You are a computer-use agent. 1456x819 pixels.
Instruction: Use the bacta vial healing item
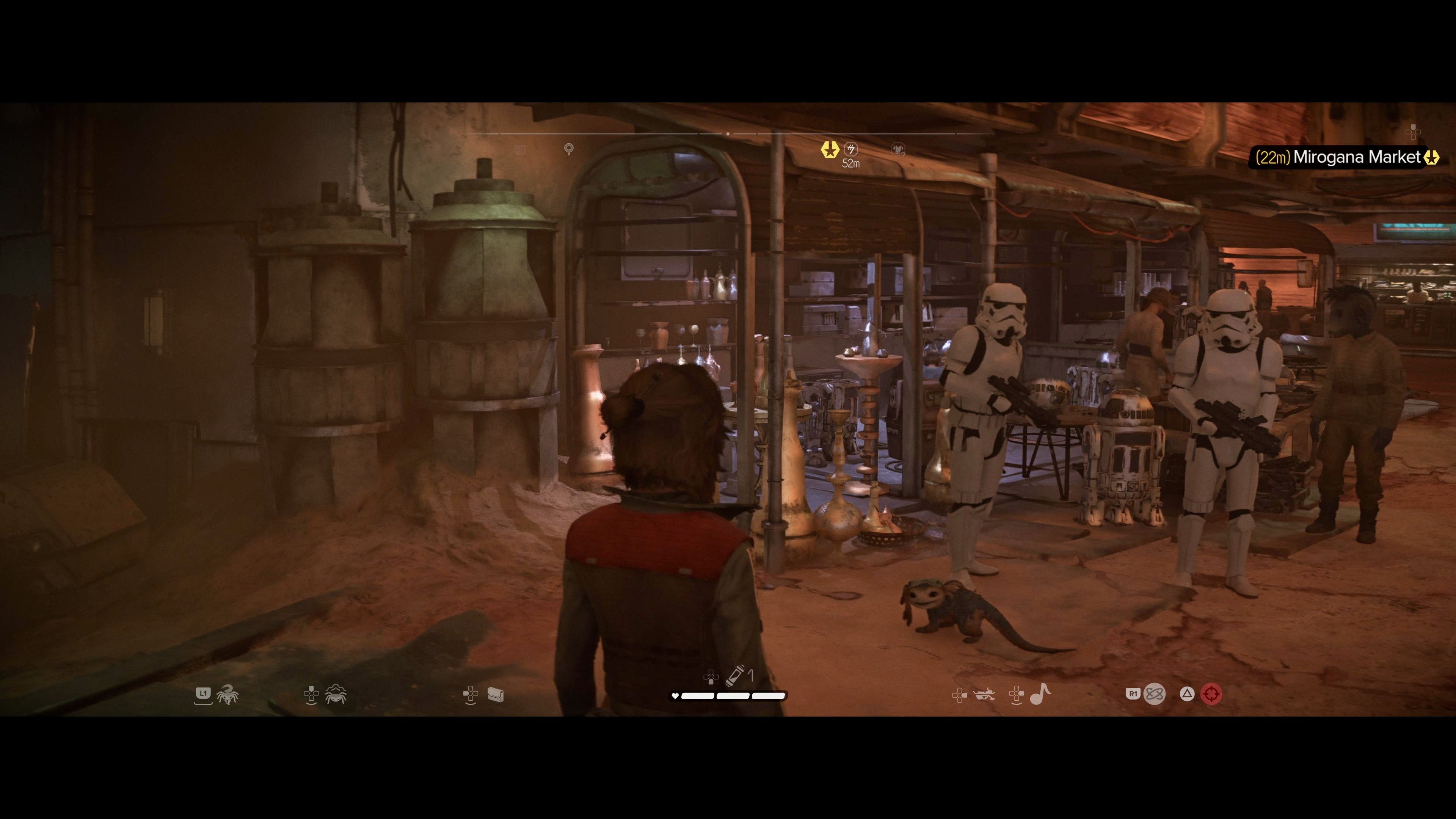click(735, 675)
